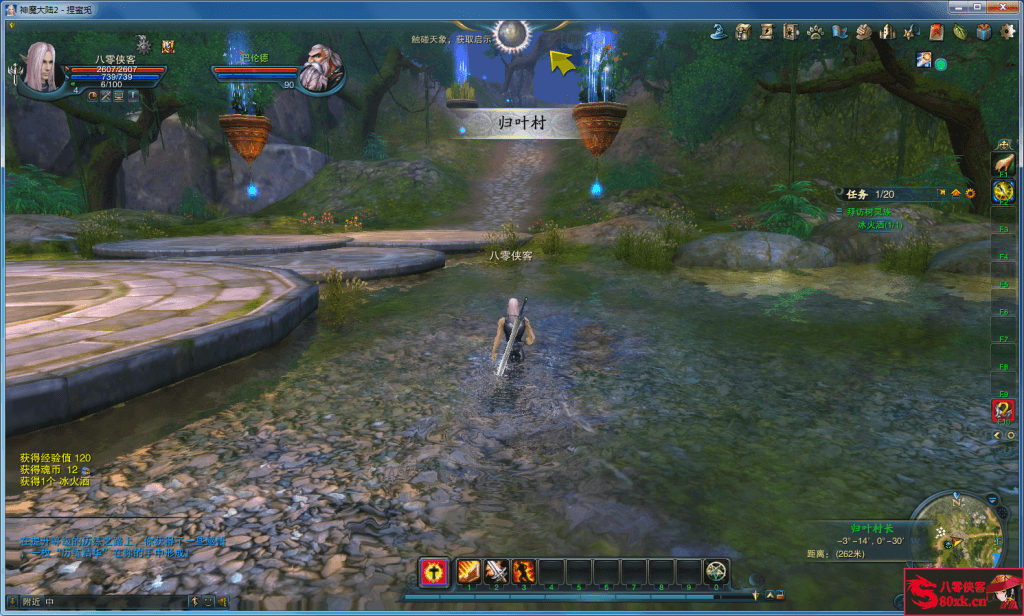Screen dimensions: 1024x616
Task: Use the pentagram skill in slot 0
Action: 715,571
